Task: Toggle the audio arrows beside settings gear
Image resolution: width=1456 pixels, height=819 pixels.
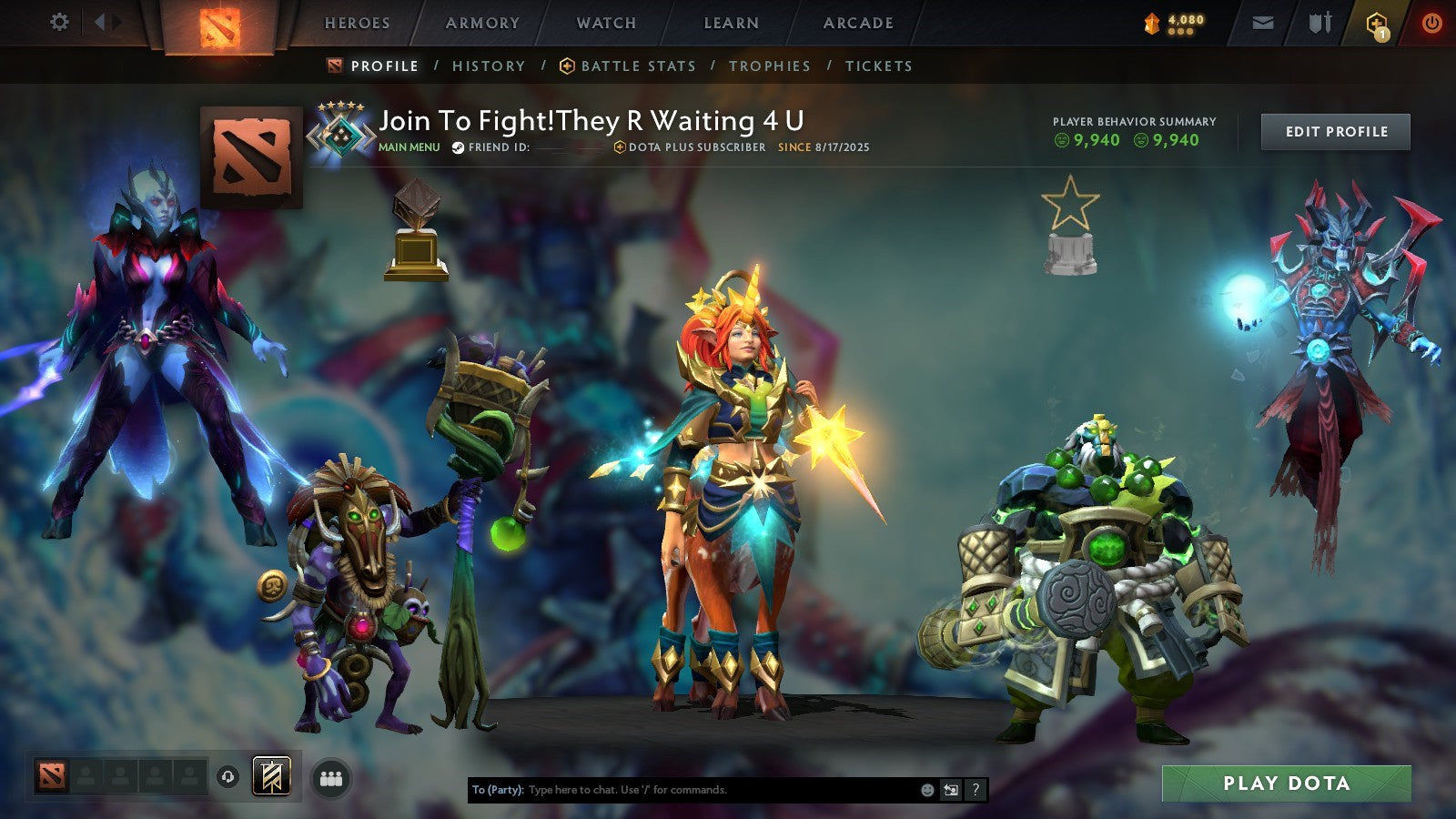Action: coord(108,21)
